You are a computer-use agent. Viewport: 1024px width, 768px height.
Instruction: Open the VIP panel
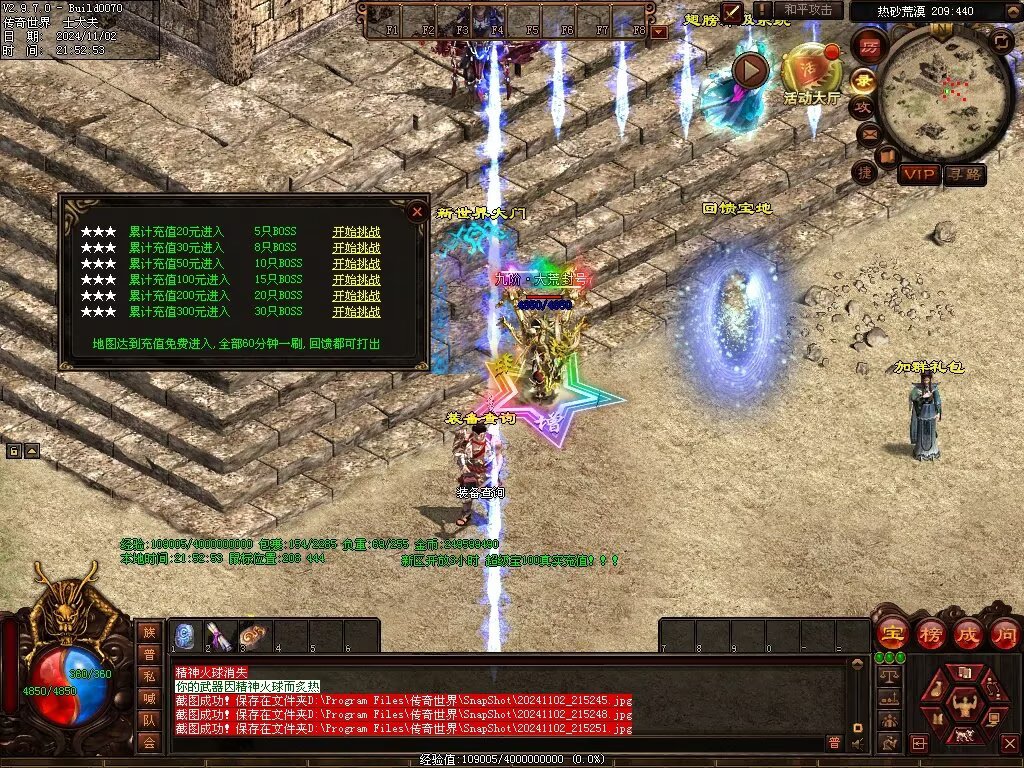click(x=919, y=175)
